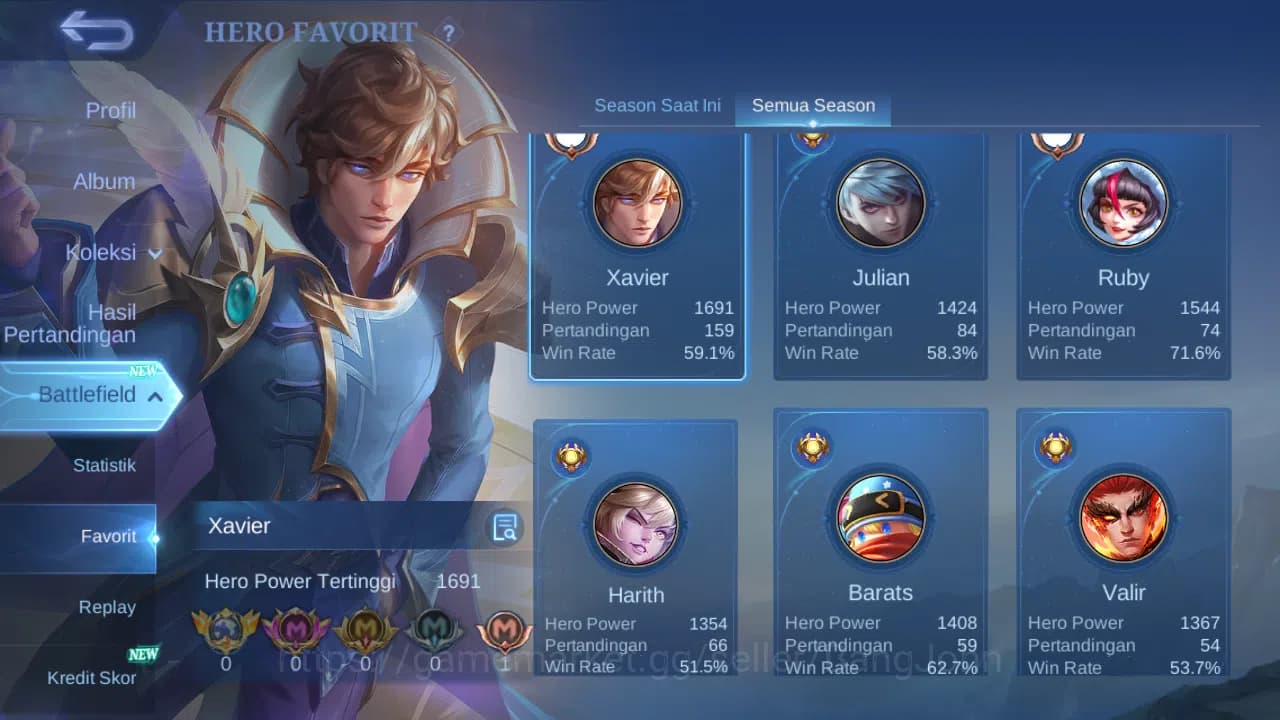
Task: Open the Semua Season tab
Action: pyautogui.click(x=813, y=104)
